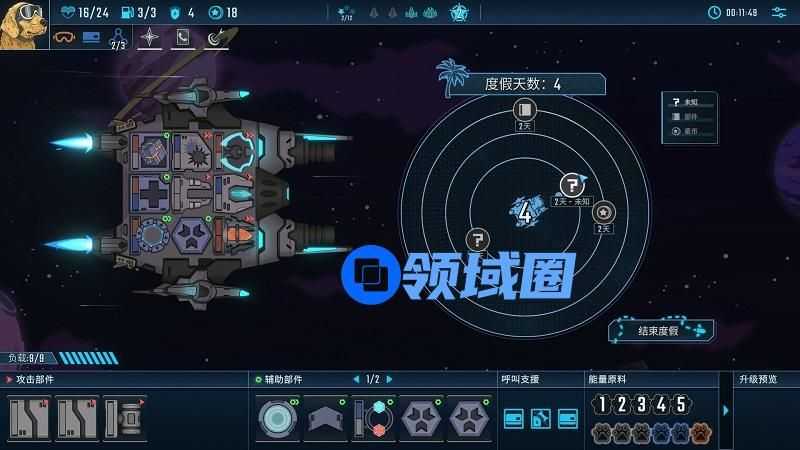Choose the star badge node on the right orbit
Screen dimensions: 800x450
click(603, 212)
